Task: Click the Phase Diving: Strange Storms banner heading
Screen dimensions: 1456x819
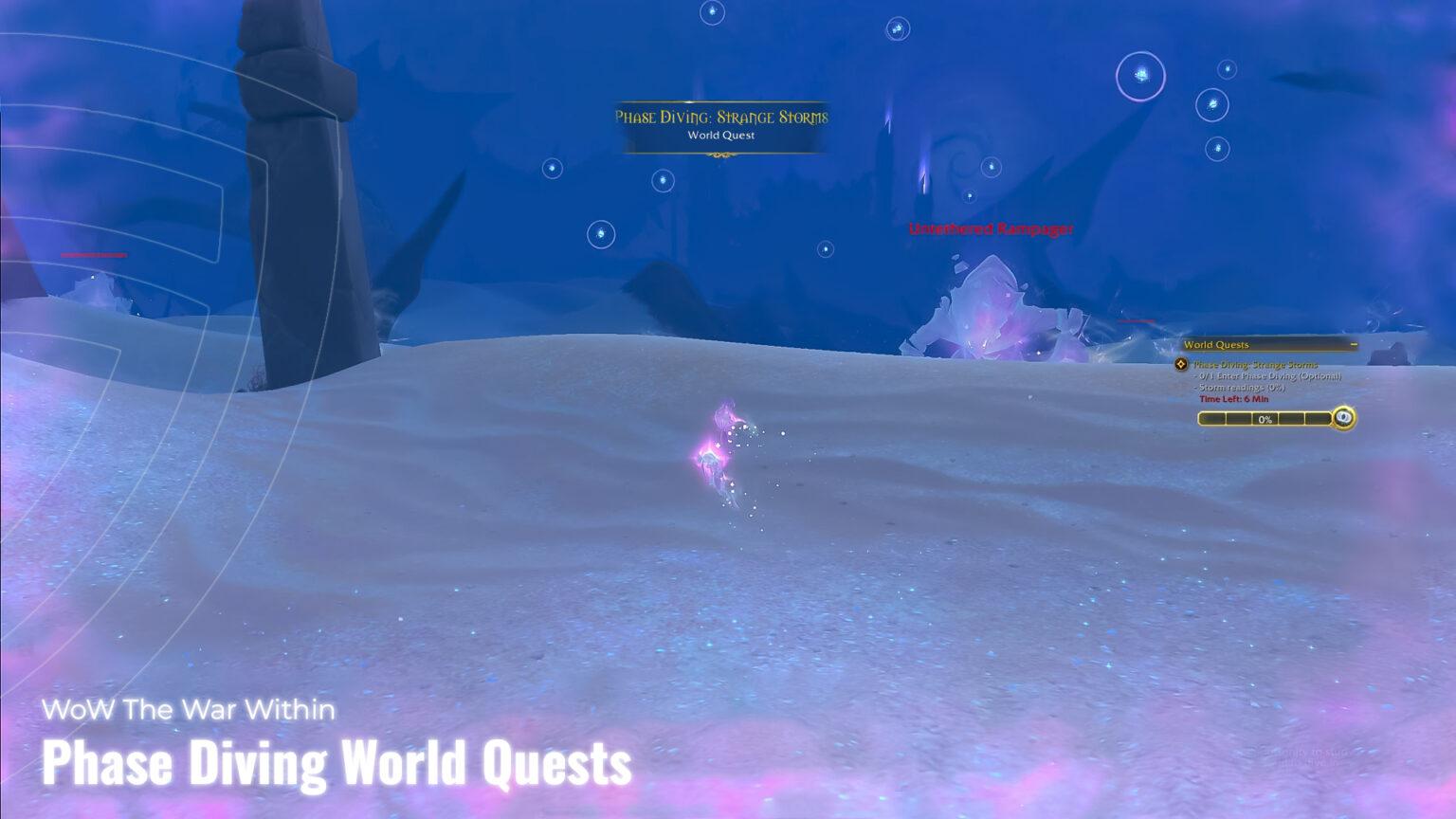Action: coord(722,118)
